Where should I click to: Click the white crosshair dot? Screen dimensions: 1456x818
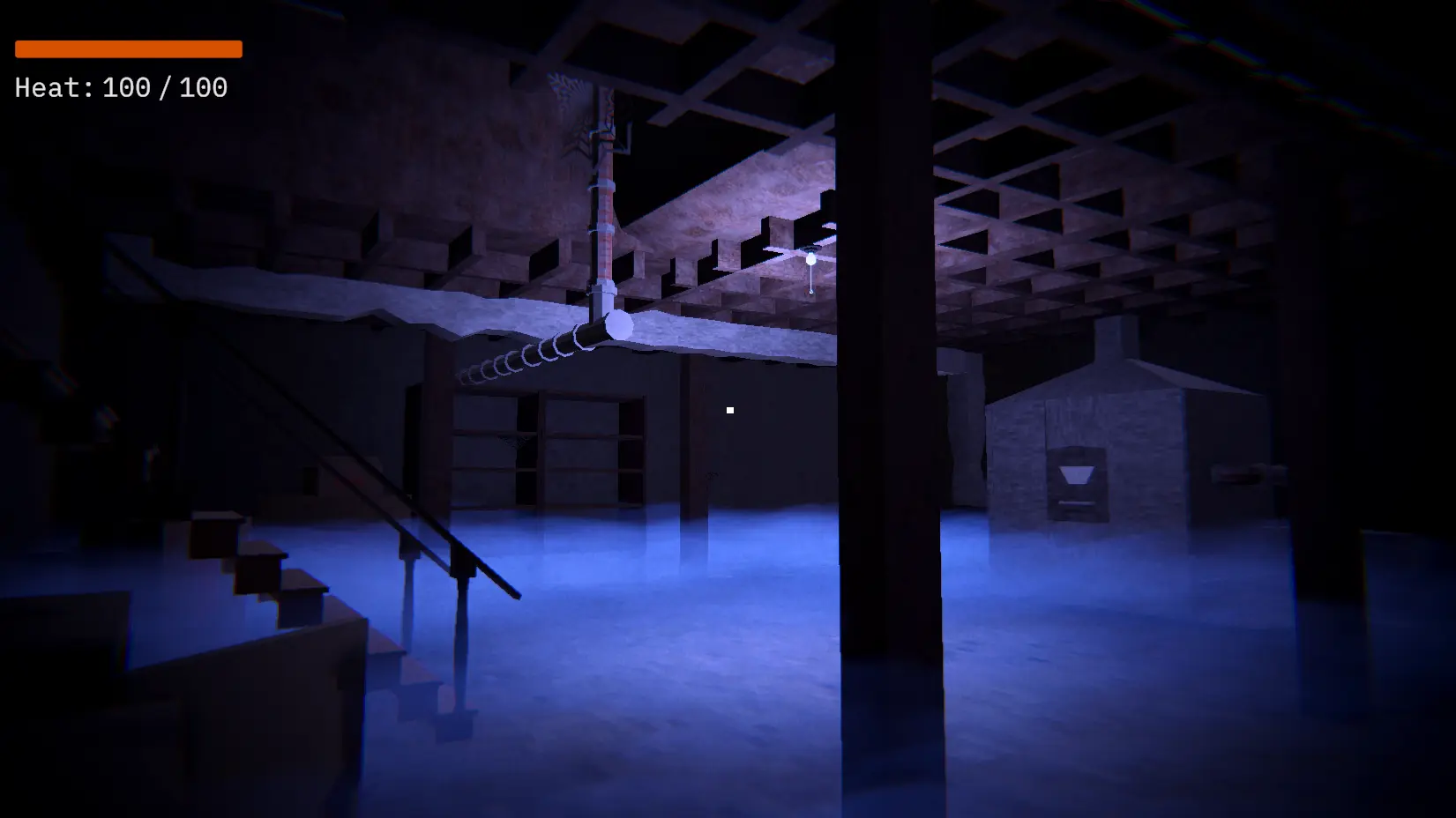tap(731, 409)
